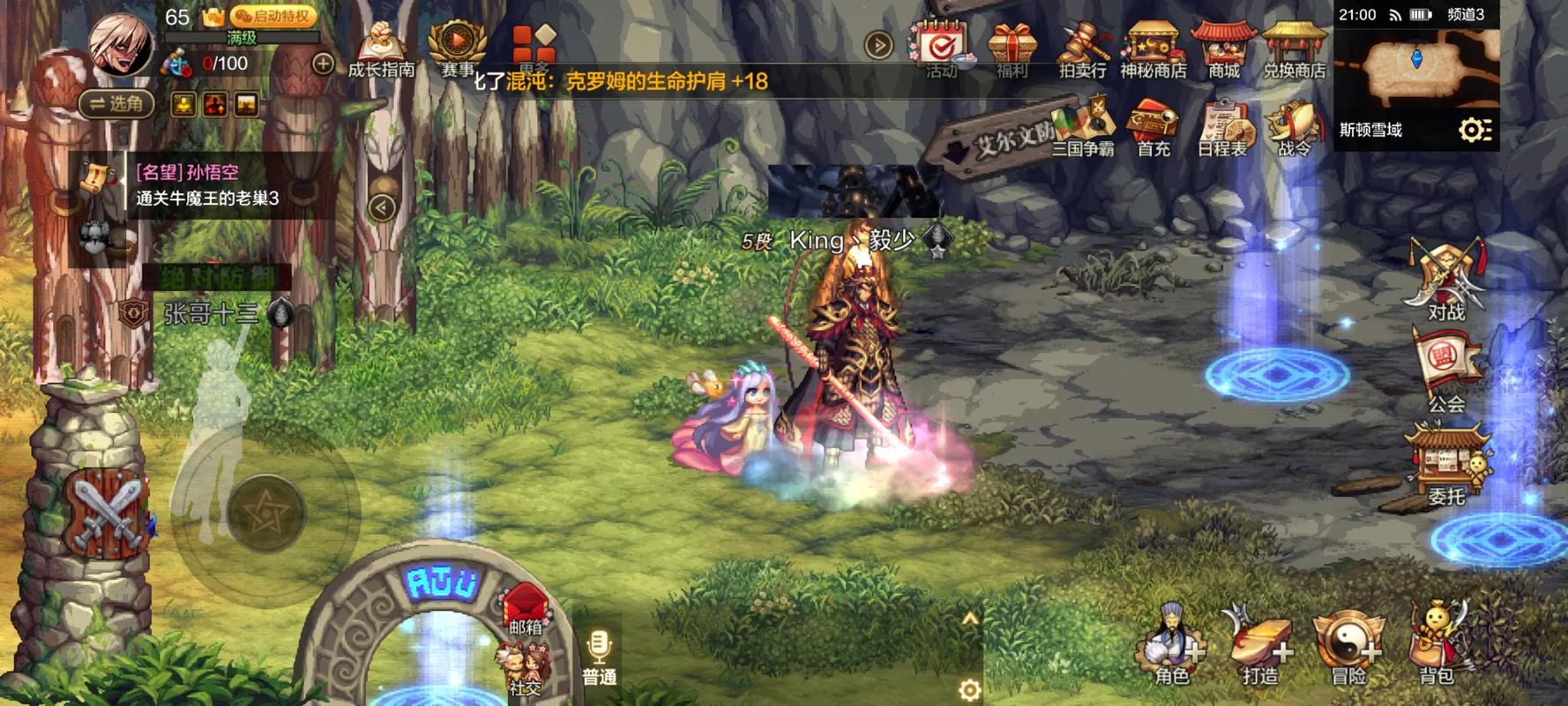
Task: Open the 活动 events calendar
Action: click(x=942, y=48)
